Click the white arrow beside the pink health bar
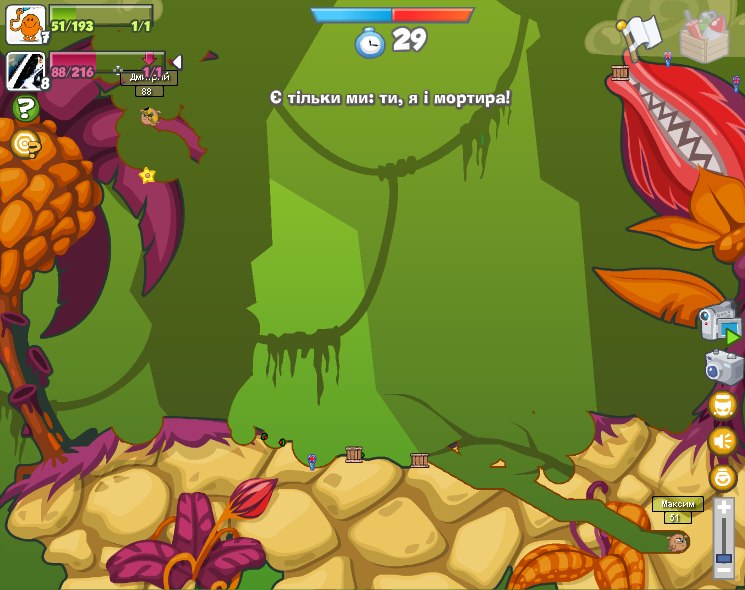Viewport: 745px width, 590px height. point(177,62)
